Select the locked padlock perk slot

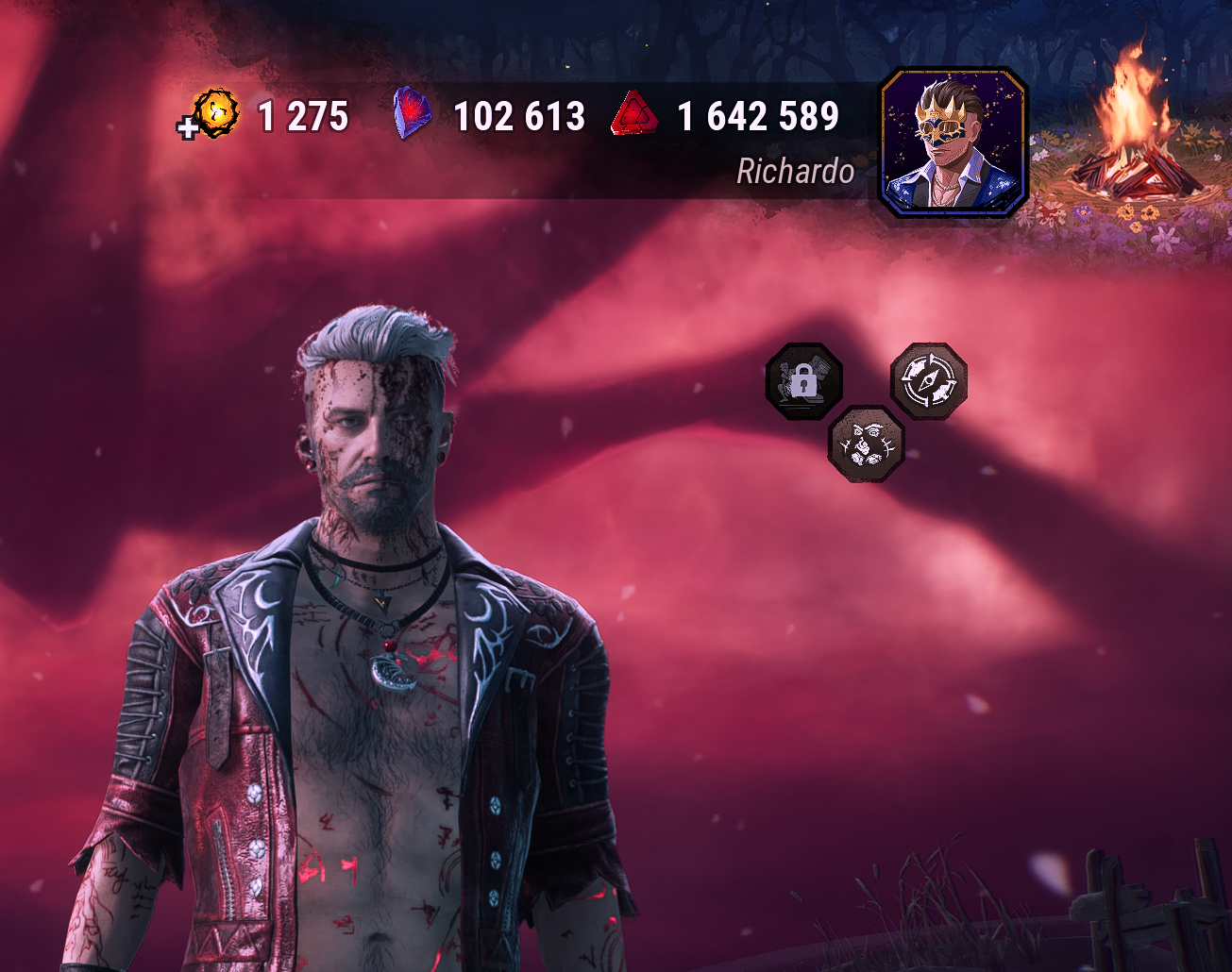tap(803, 381)
